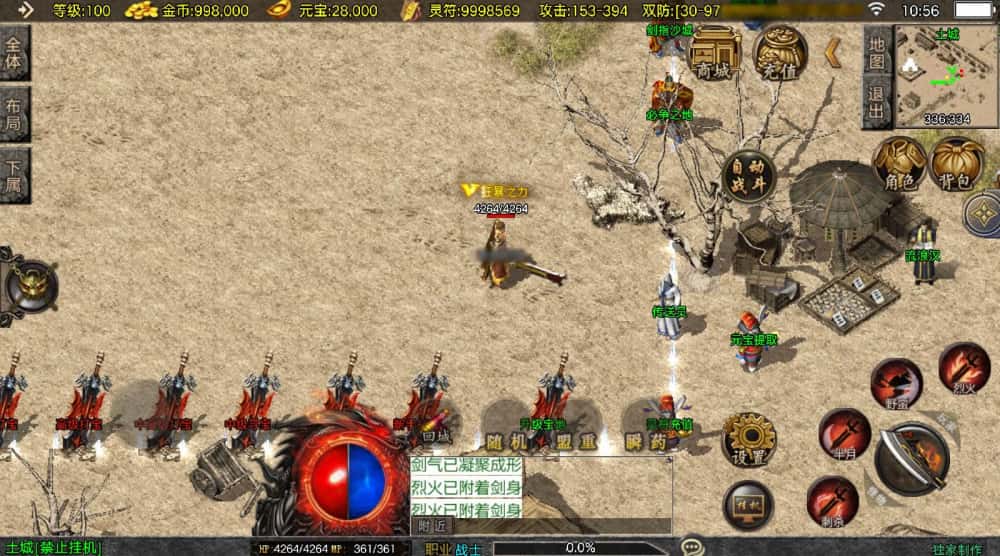Open the 地图 map button
The width and height of the screenshot is (1000, 556).
pyautogui.click(x=876, y=50)
